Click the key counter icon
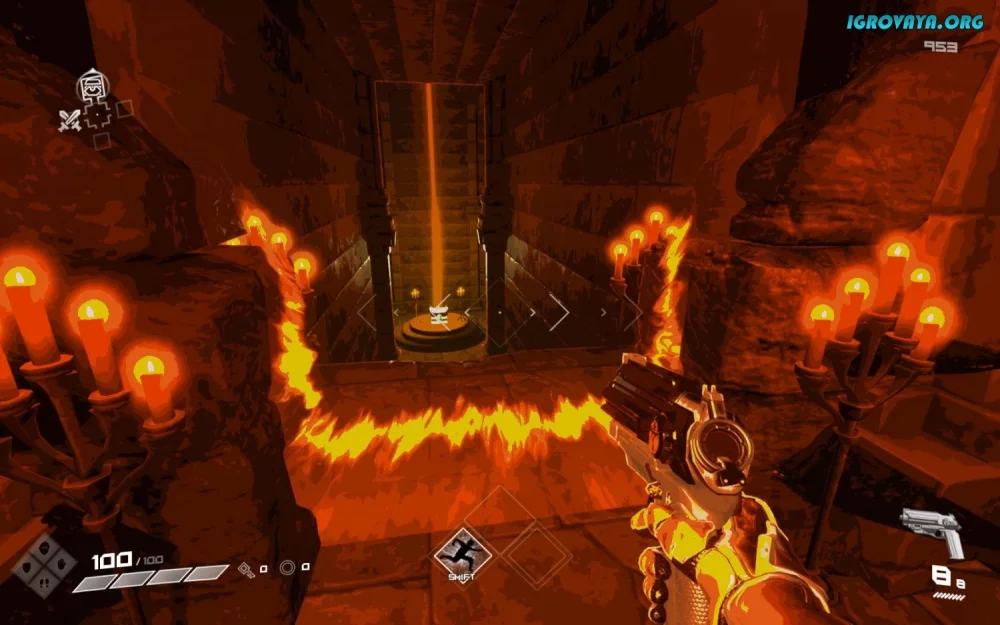Screen dimensions: 1000x625 (246, 569)
